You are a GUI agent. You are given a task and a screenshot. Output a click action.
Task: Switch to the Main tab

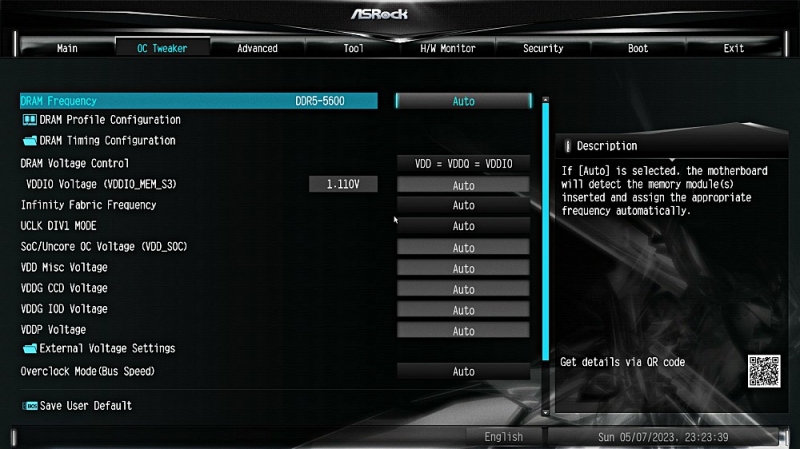(67, 48)
